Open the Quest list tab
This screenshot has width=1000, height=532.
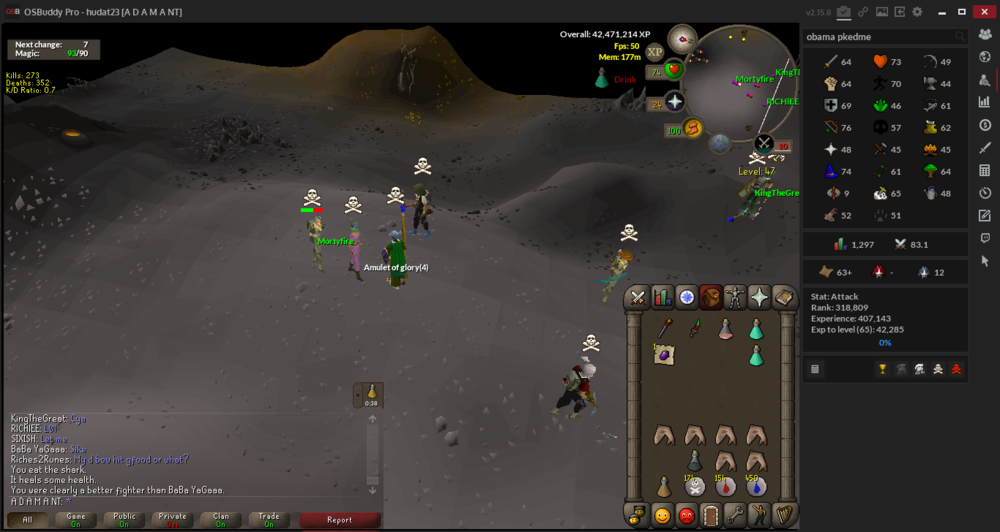686,297
